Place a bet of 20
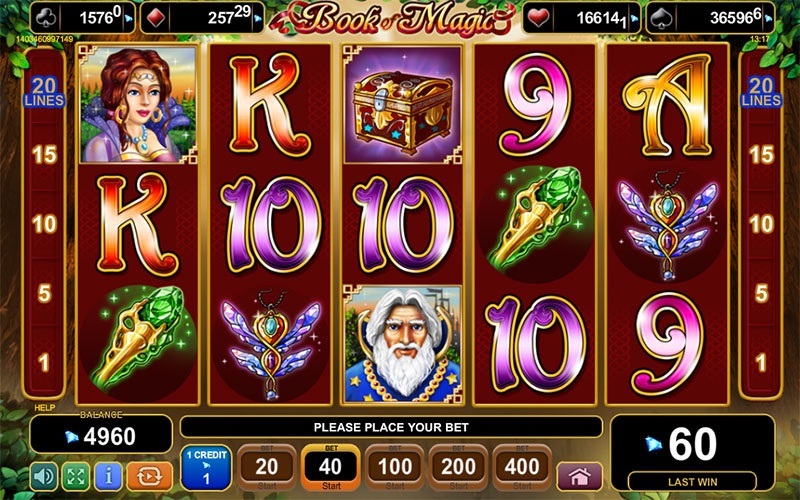The height and width of the screenshot is (500, 800). (267, 467)
